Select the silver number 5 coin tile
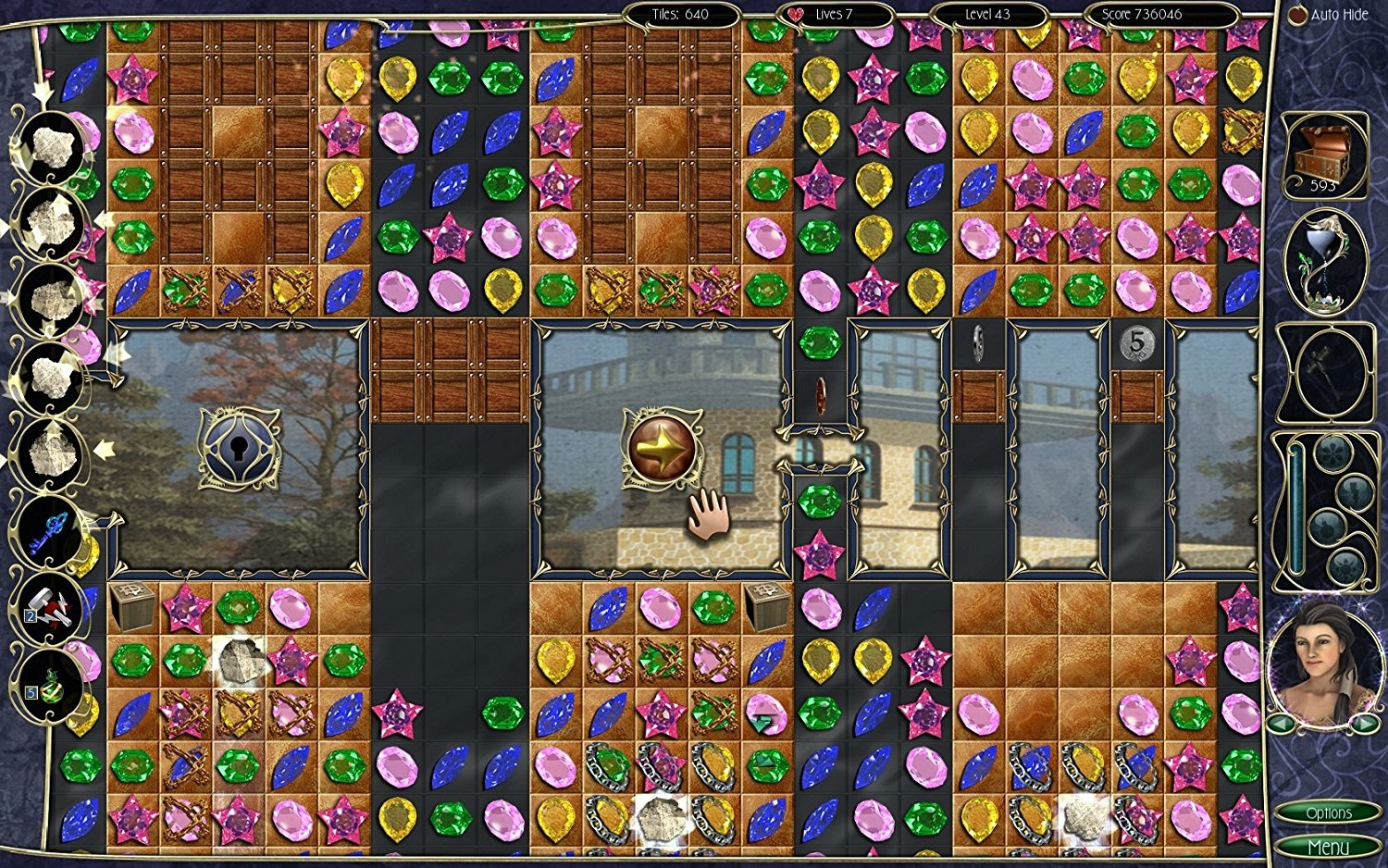Viewport: 1388px width, 868px height. [x=1136, y=344]
